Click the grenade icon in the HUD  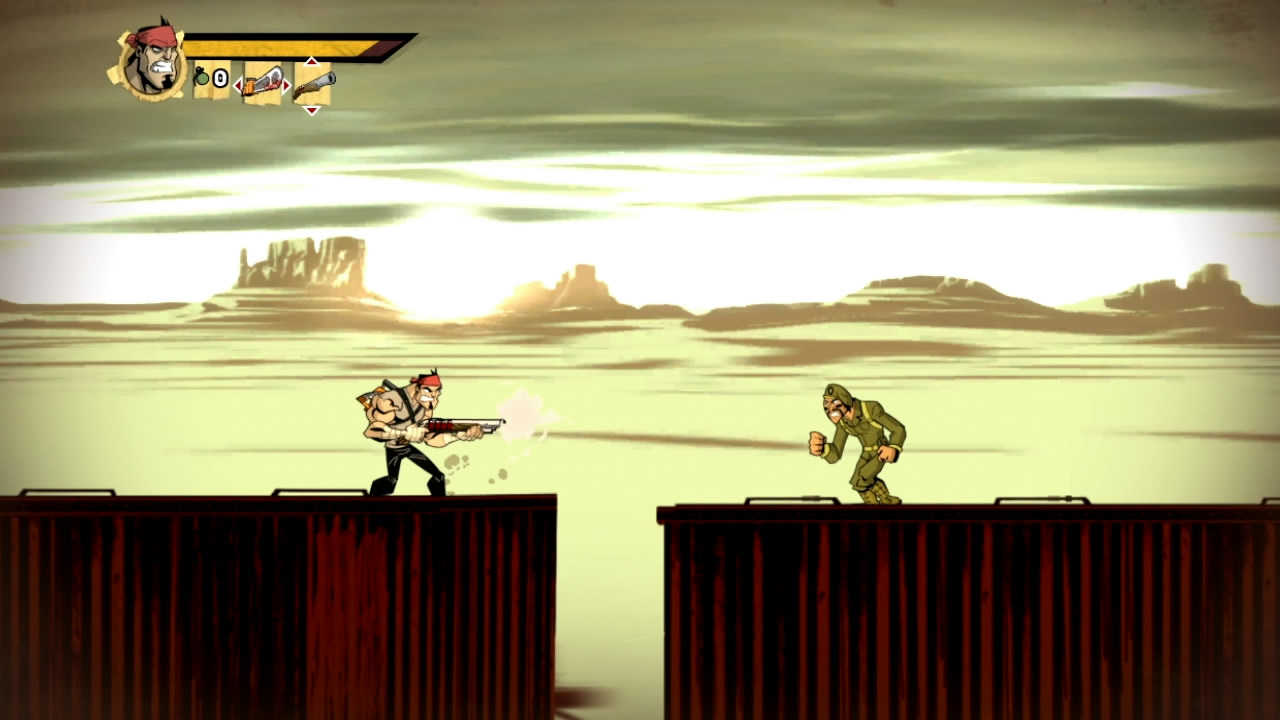coord(201,77)
